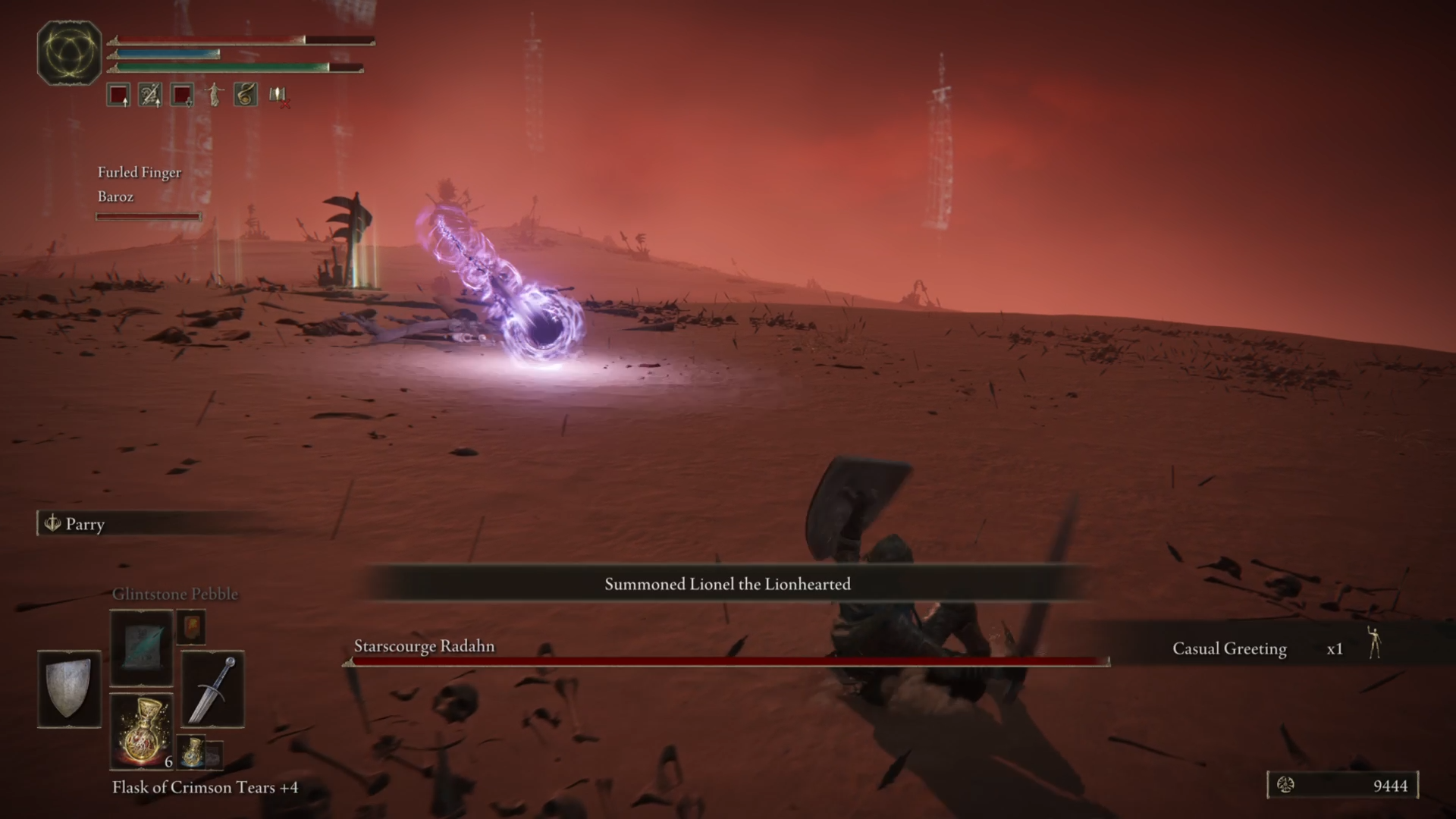Click the equipped shield slot icon
The width and height of the screenshot is (1456, 819).
[x=69, y=689]
